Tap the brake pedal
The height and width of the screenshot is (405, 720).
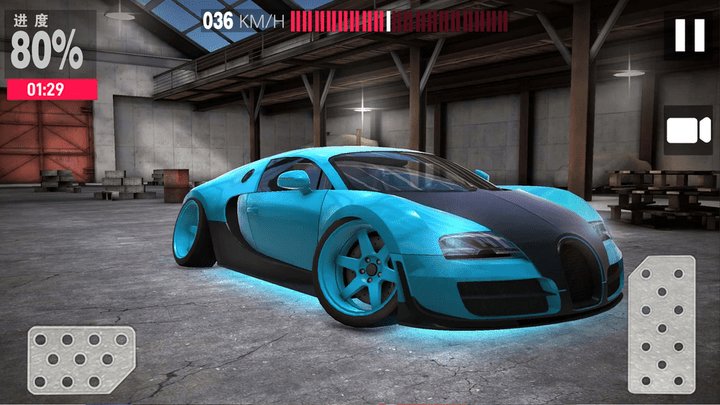80,358
